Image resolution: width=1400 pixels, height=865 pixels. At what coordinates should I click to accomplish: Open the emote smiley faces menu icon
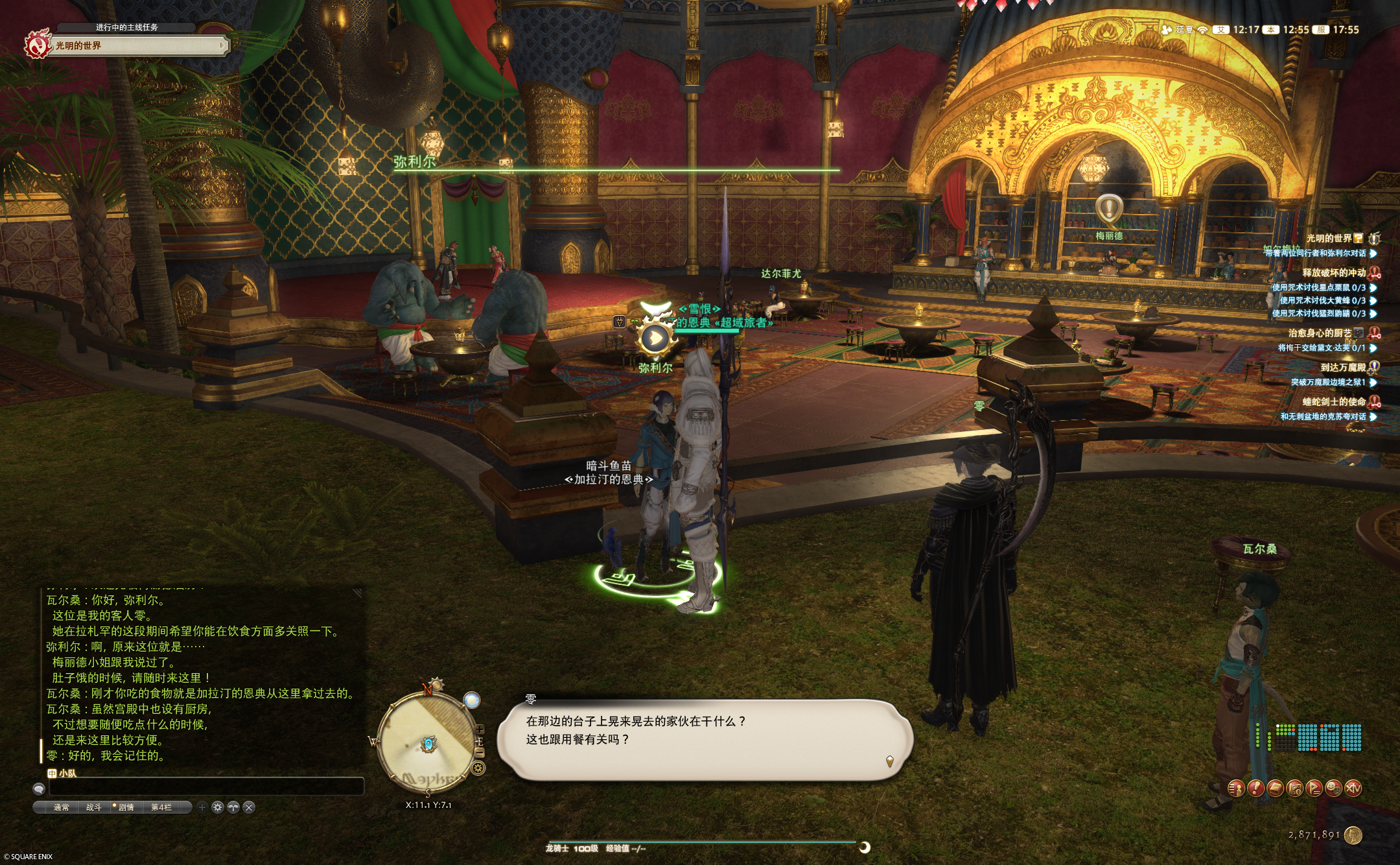[1333, 788]
